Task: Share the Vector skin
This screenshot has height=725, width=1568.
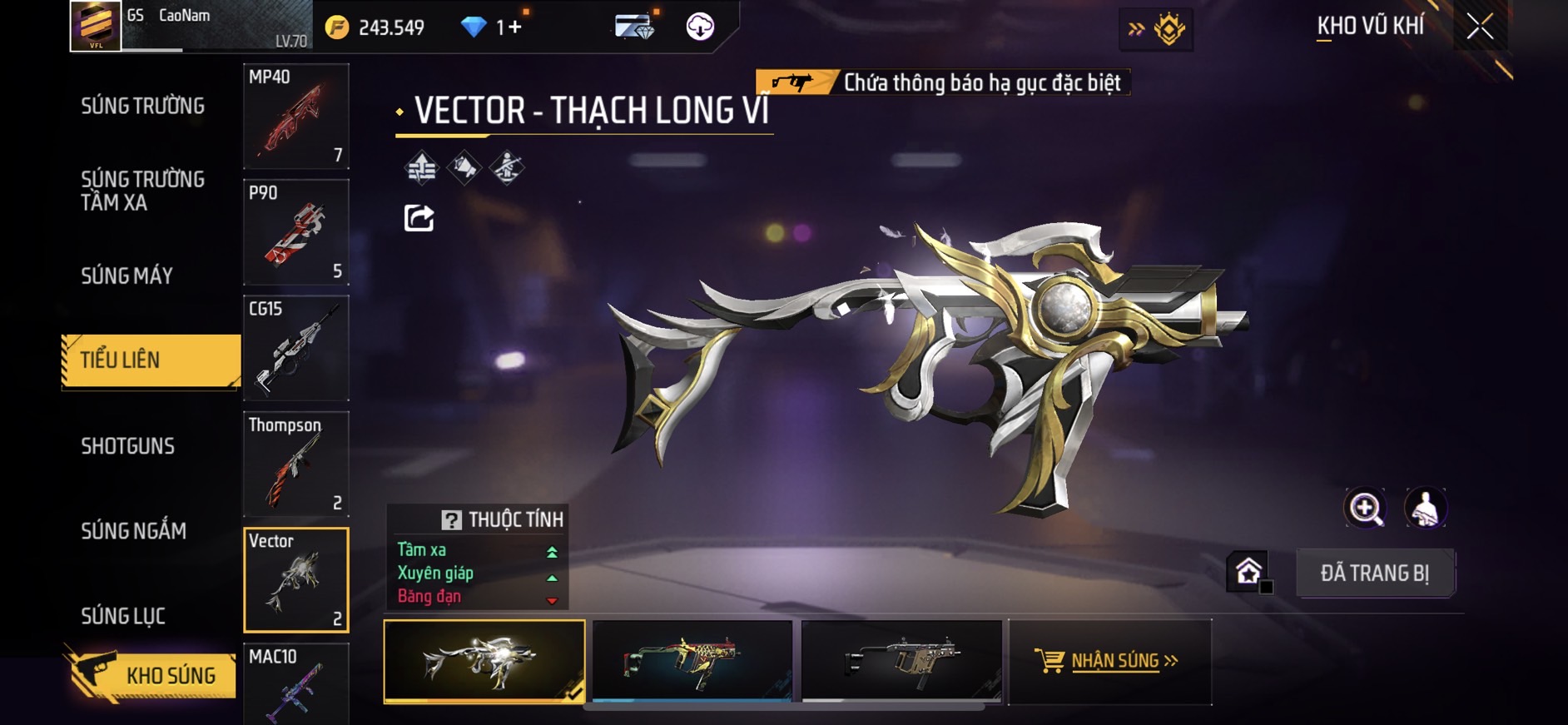Action: pos(419,218)
